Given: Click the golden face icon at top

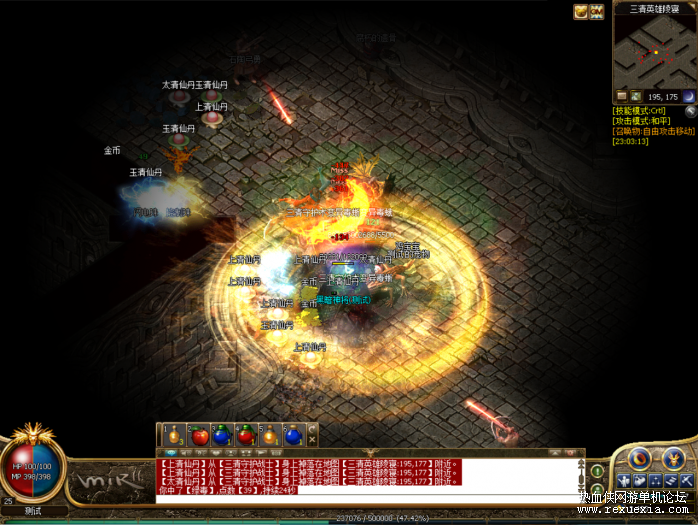Looking at the screenshot, I should pos(580,11).
